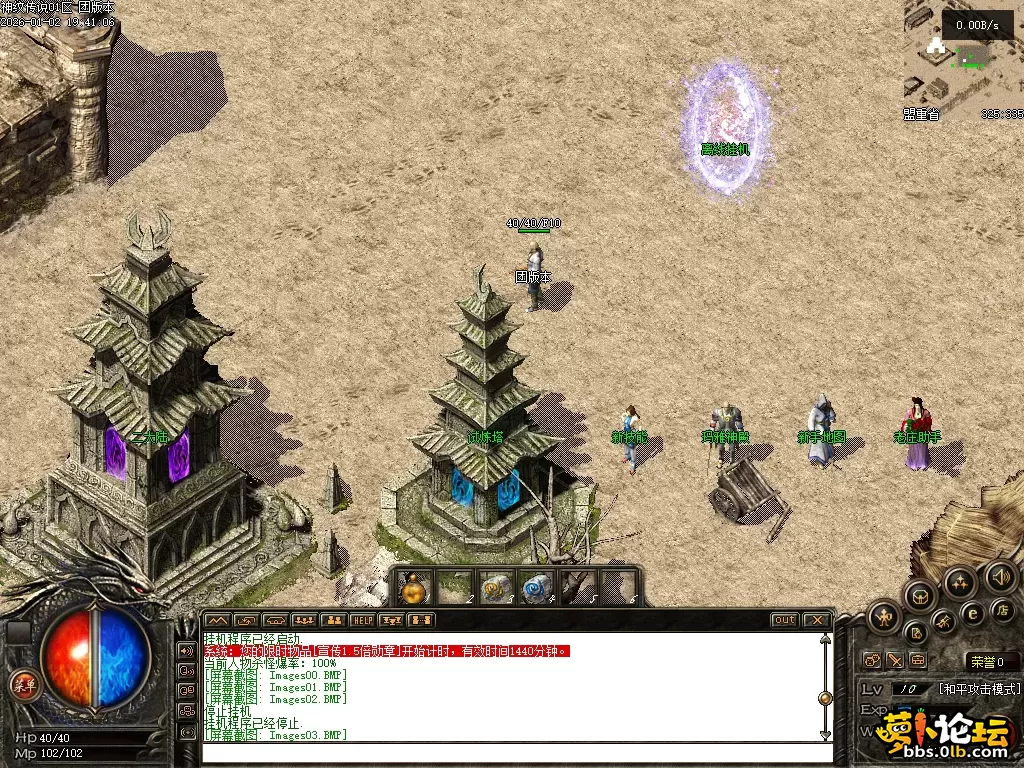Screen dimensions: 1024x768
Task: Toggle sound with the speaker round button
Action: (1000, 575)
